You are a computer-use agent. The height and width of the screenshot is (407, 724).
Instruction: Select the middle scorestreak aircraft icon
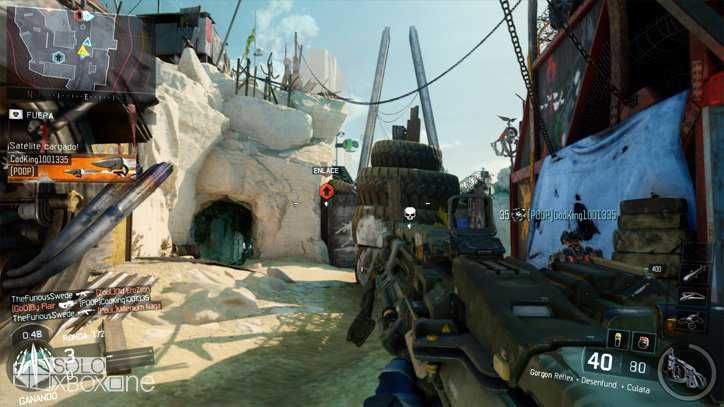coord(692,296)
